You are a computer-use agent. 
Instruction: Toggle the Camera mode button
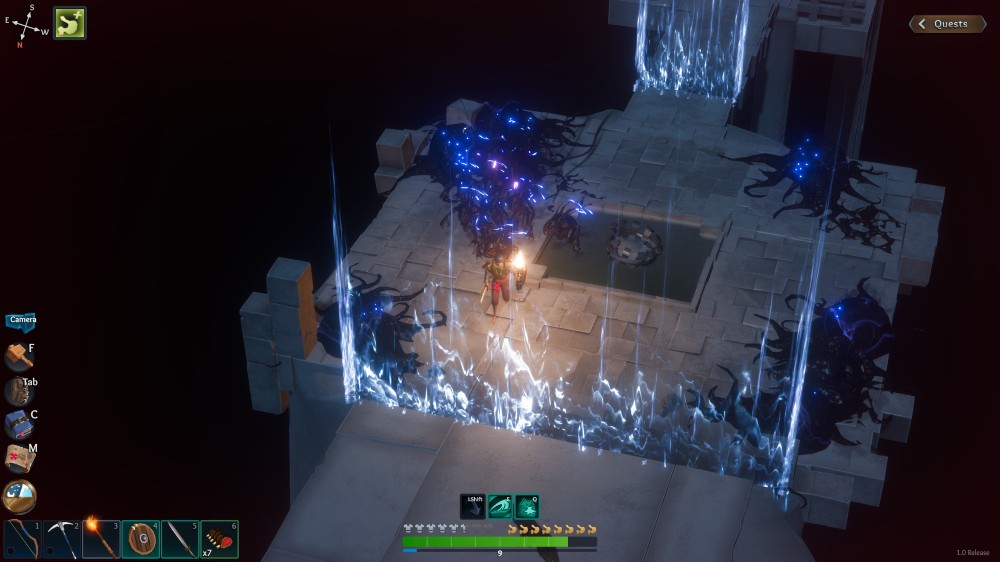click(21, 321)
